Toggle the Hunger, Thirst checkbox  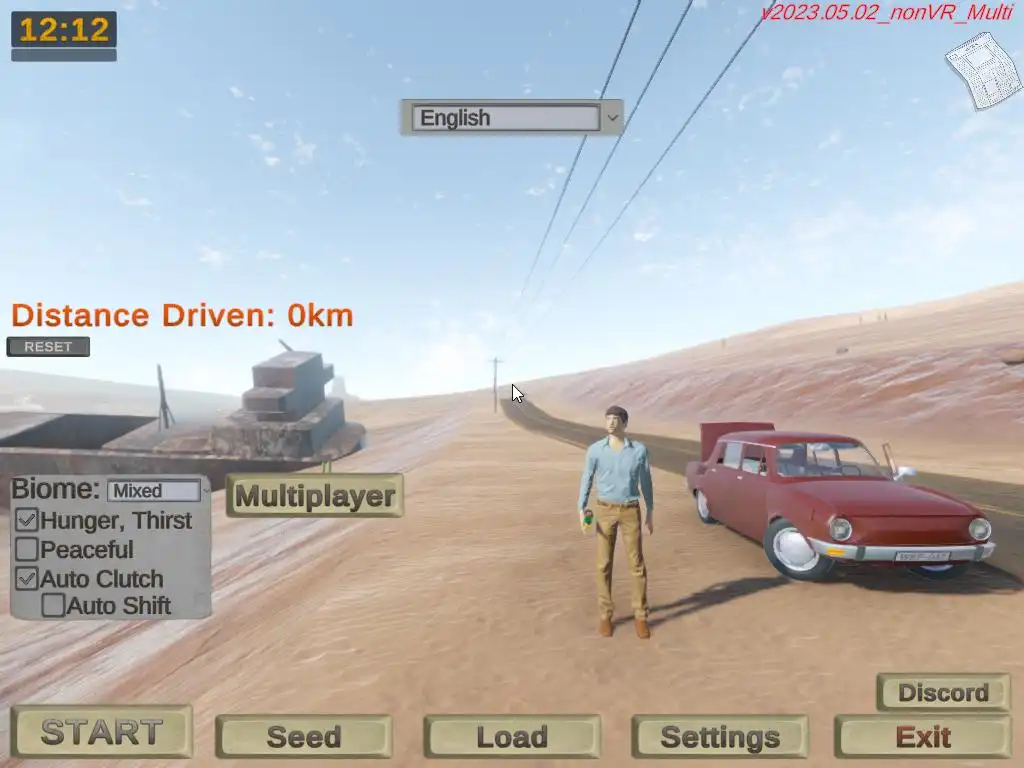27,521
